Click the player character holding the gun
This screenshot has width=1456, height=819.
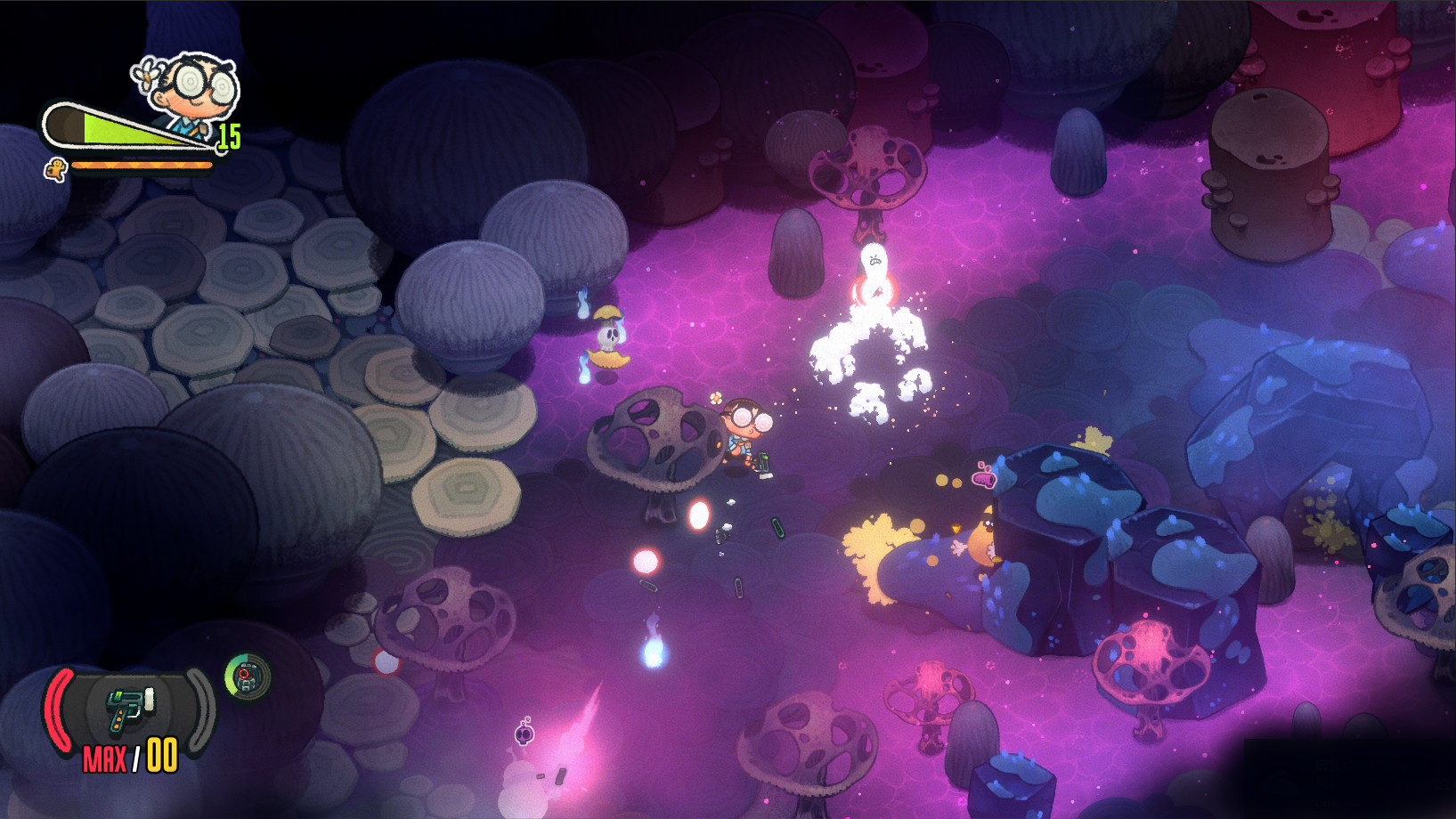click(x=746, y=436)
